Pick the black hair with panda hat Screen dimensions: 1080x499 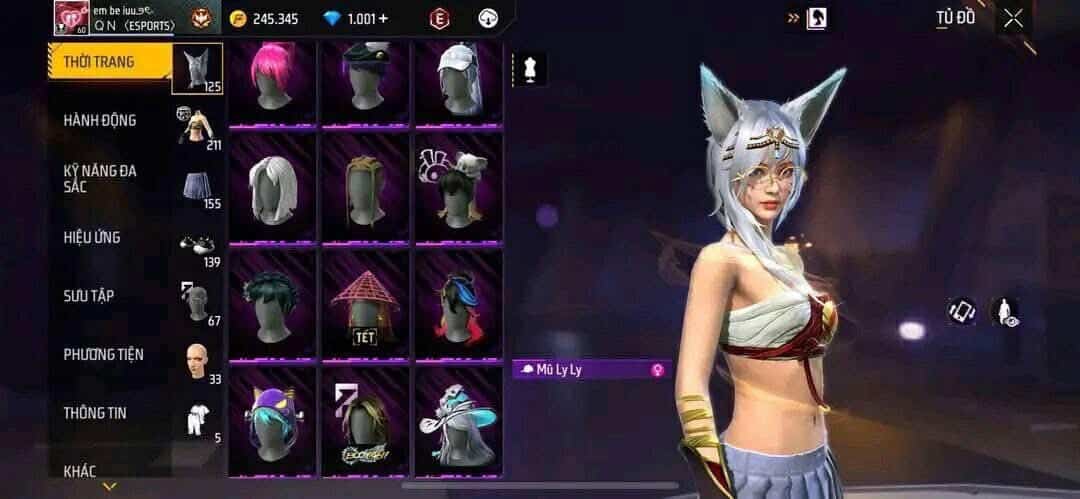[x=458, y=188]
